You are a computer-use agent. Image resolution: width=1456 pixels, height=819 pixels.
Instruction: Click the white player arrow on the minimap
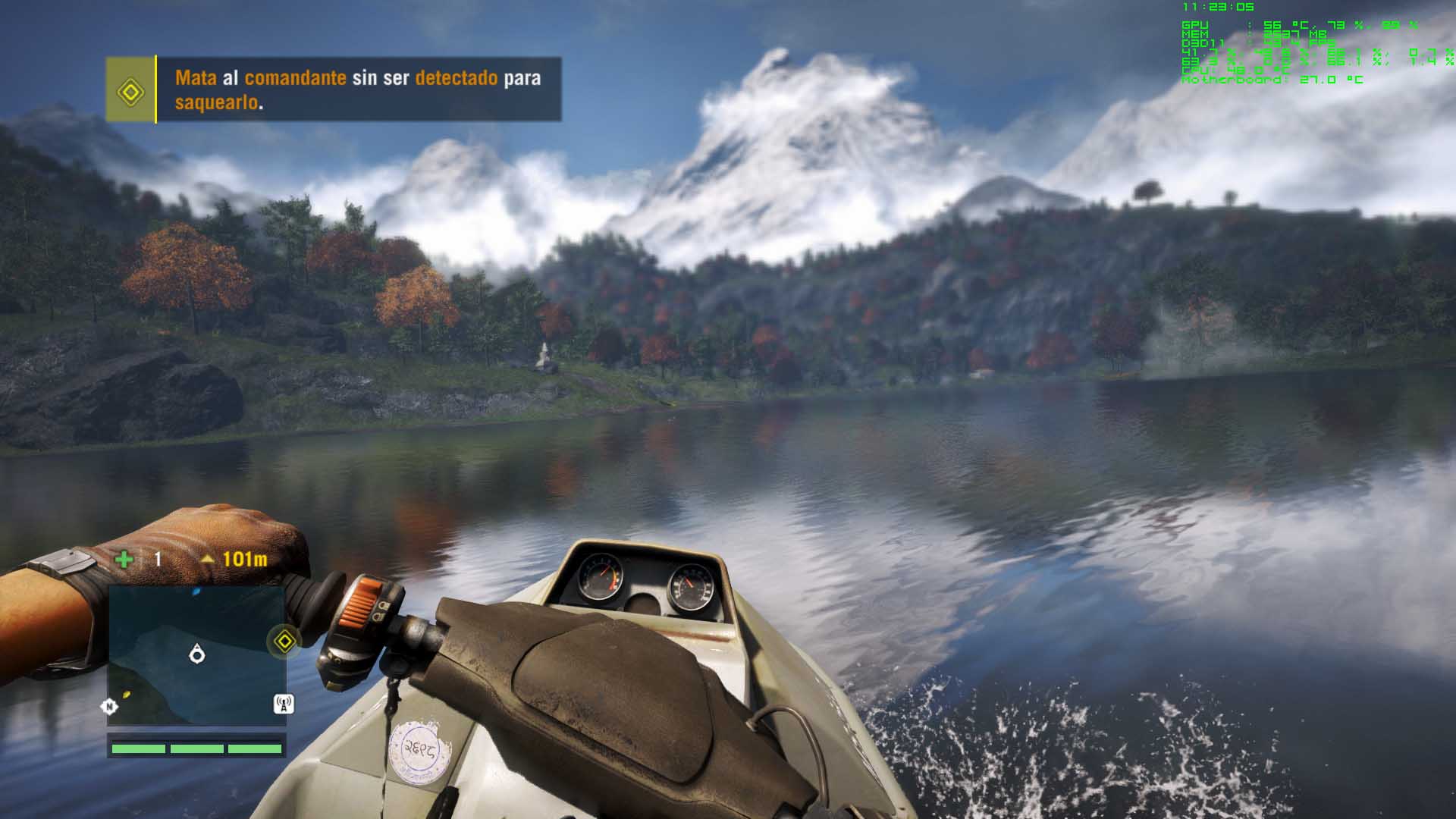coord(197,653)
